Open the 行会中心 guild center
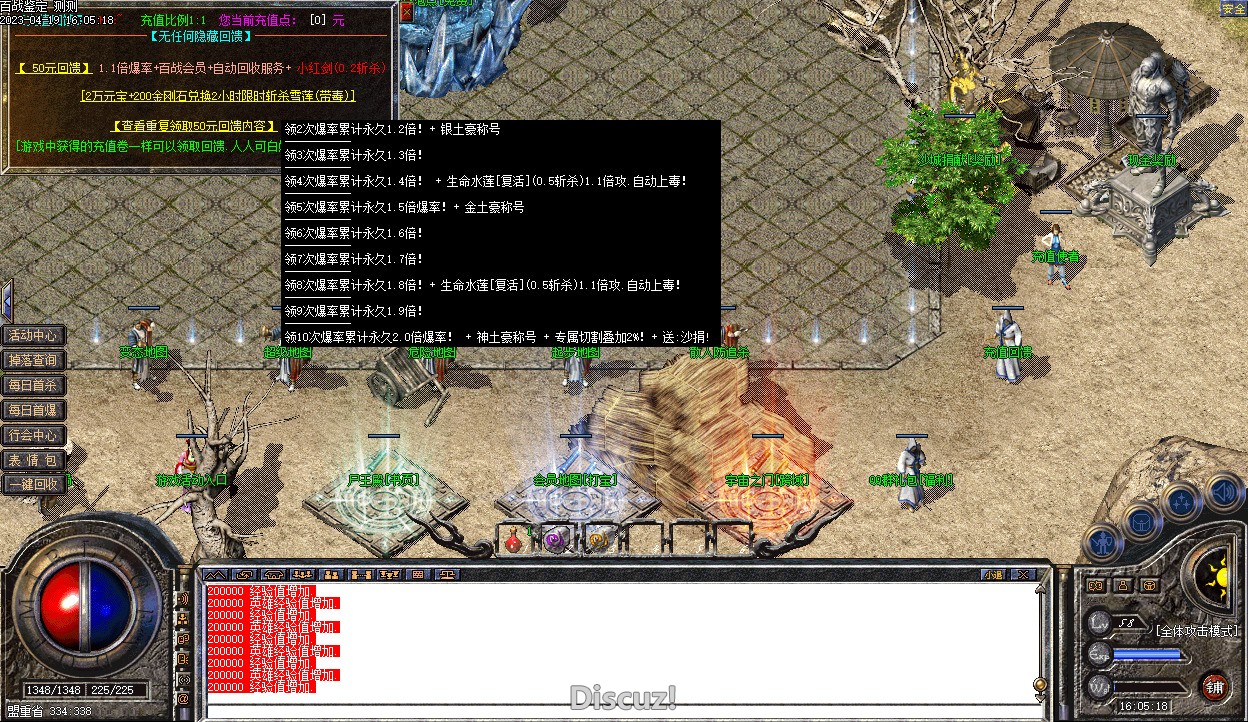 click(x=33, y=435)
